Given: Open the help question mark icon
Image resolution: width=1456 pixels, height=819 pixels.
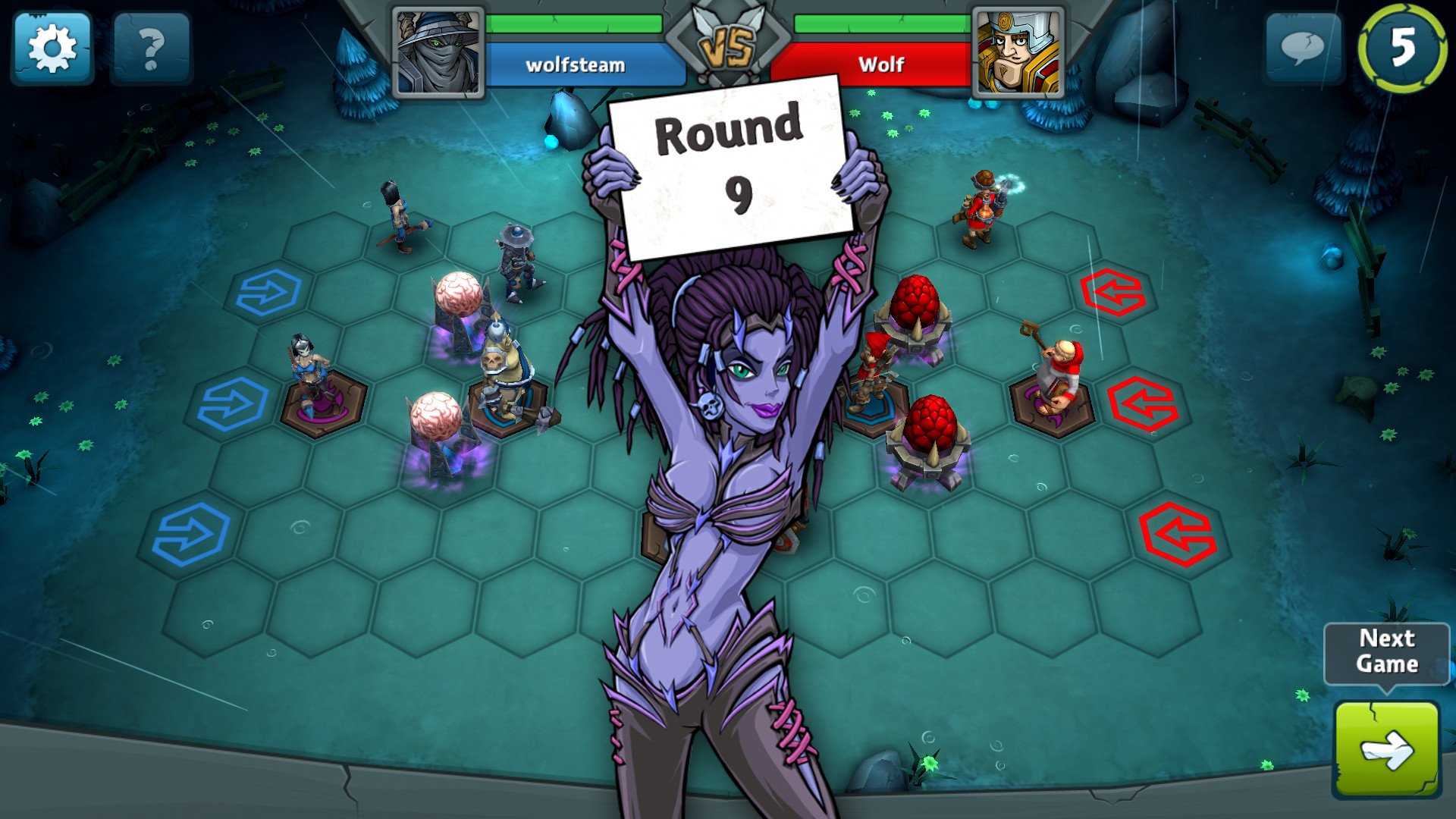Looking at the screenshot, I should click(x=151, y=47).
